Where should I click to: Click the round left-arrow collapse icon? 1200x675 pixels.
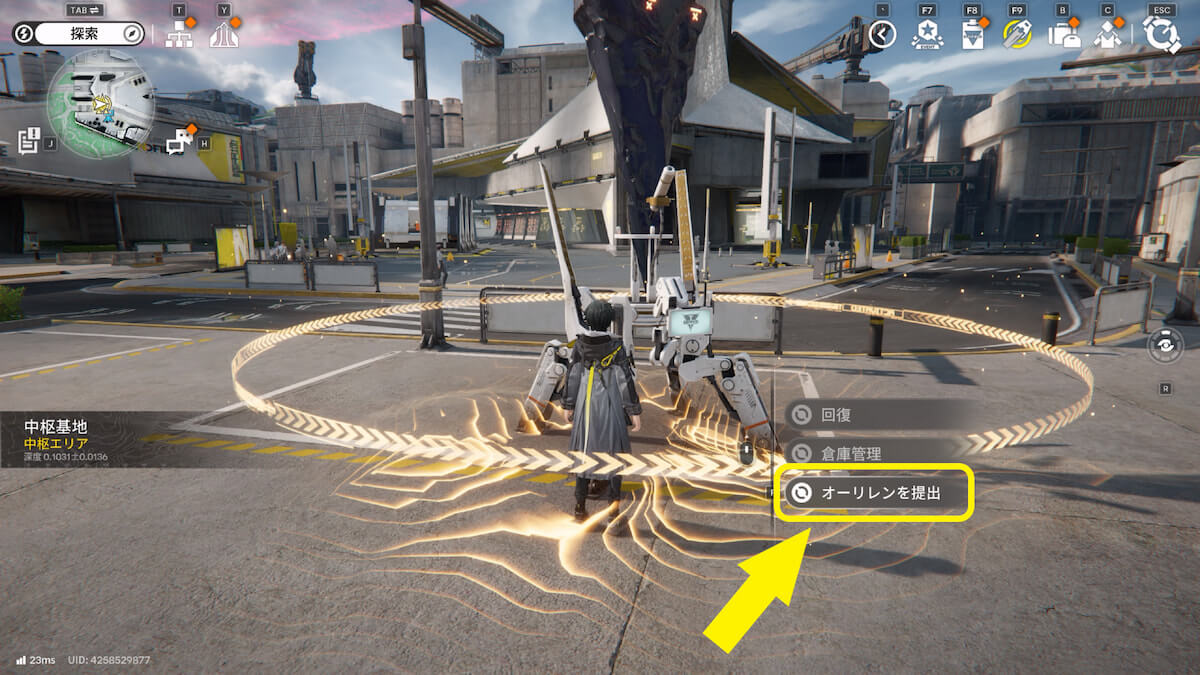tap(882, 35)
